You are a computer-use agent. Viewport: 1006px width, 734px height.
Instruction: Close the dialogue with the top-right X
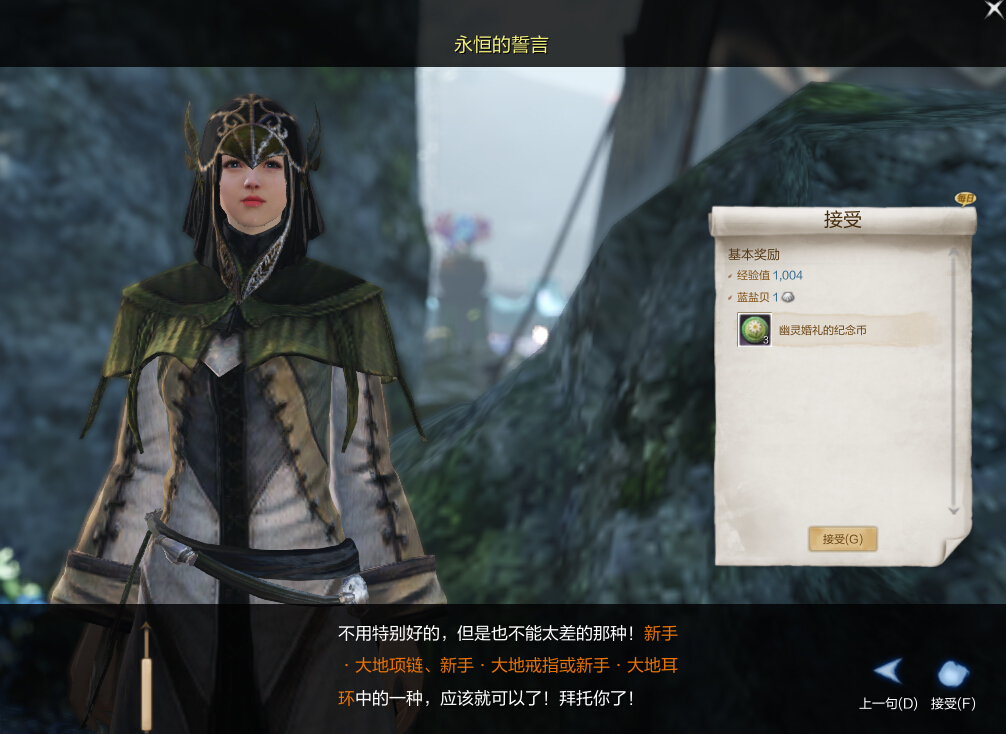click(x=993, y=10)
